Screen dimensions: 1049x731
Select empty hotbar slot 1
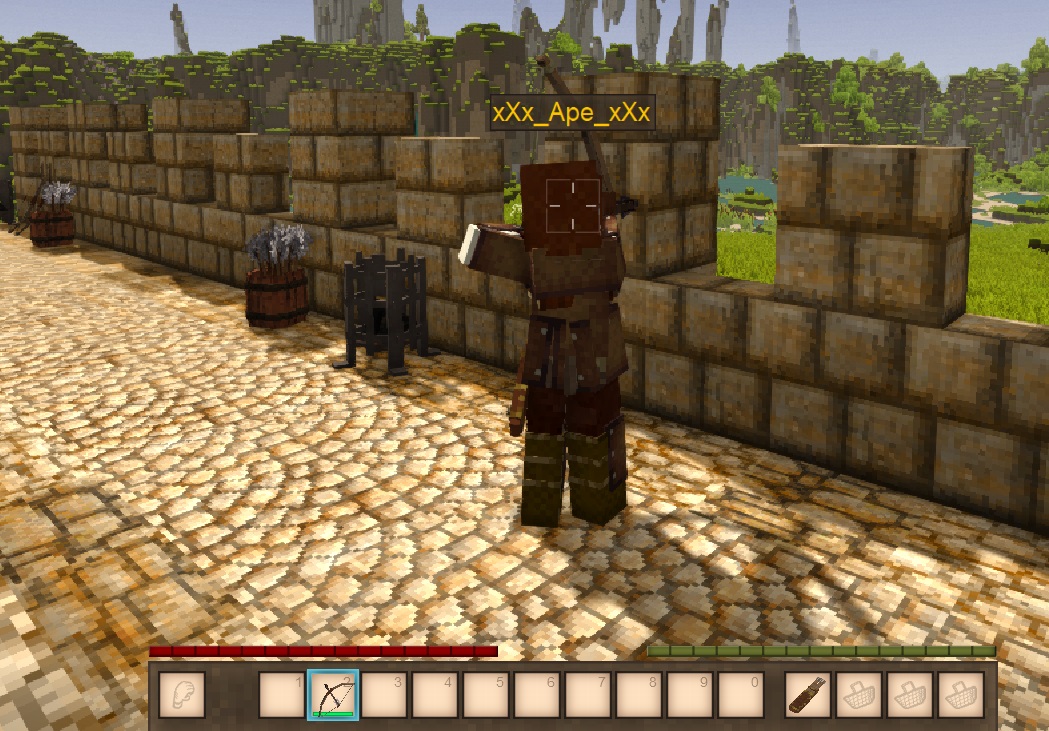(281, 694)
